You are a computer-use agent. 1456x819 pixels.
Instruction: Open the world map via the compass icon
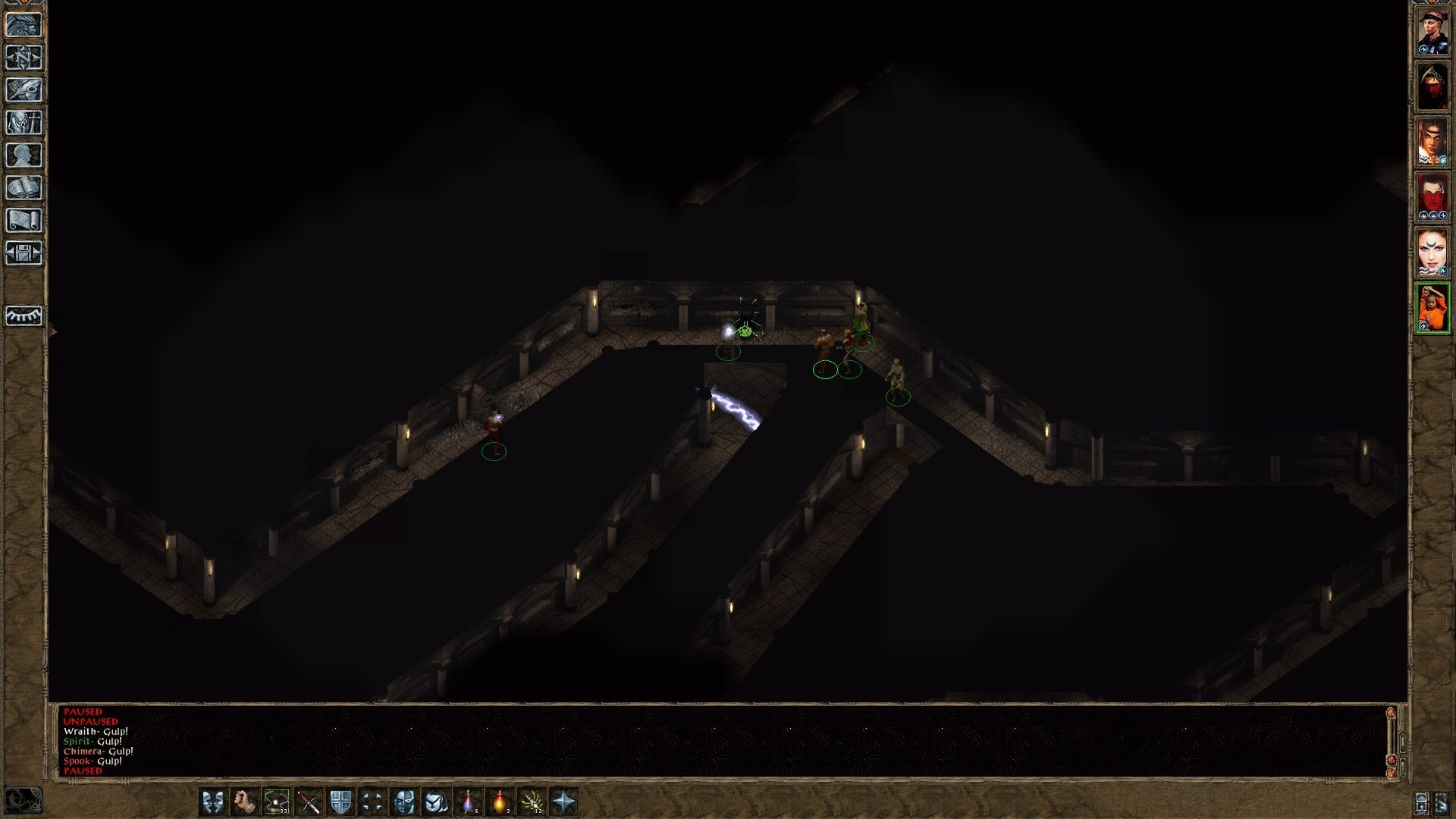pyautogui.click(x=23, y=55)
